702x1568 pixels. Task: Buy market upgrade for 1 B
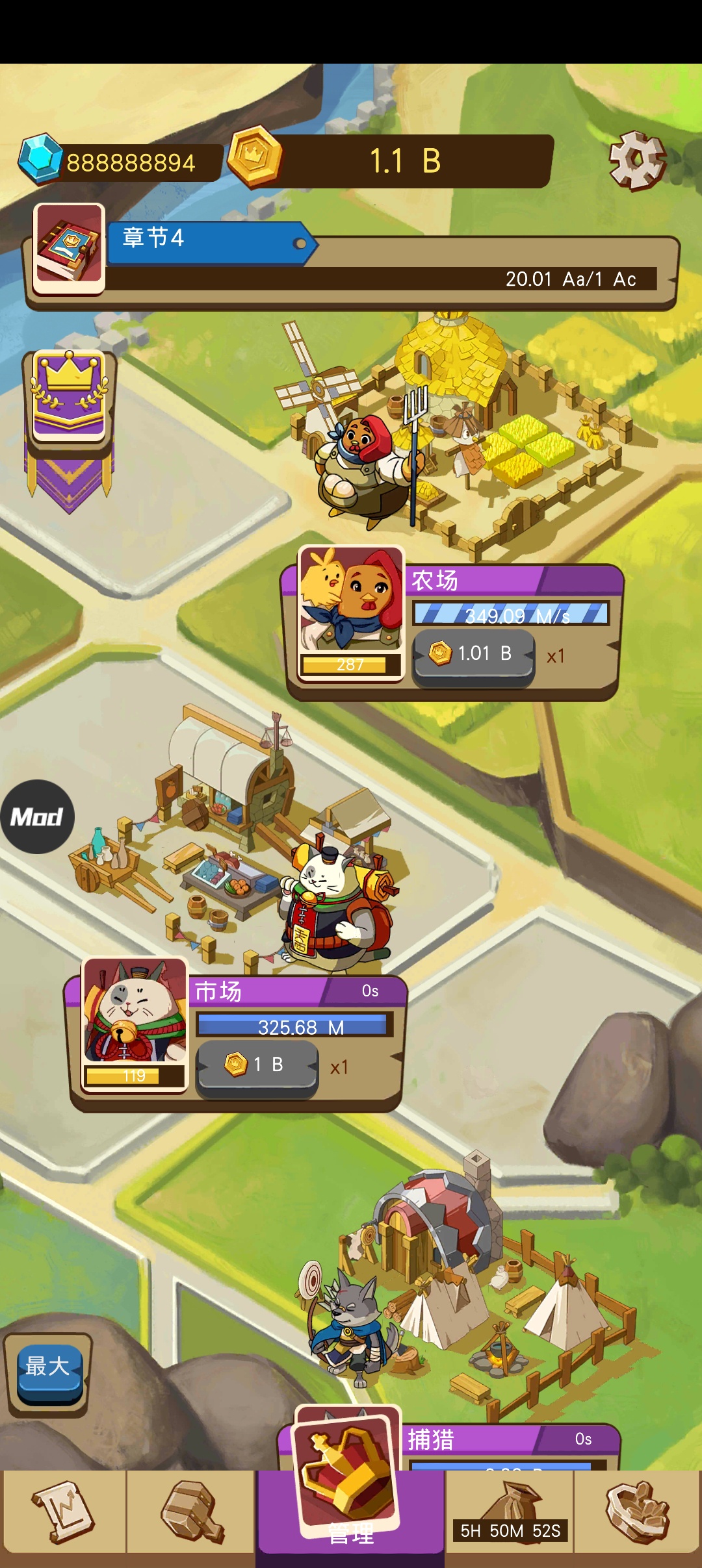[257, 1065]
